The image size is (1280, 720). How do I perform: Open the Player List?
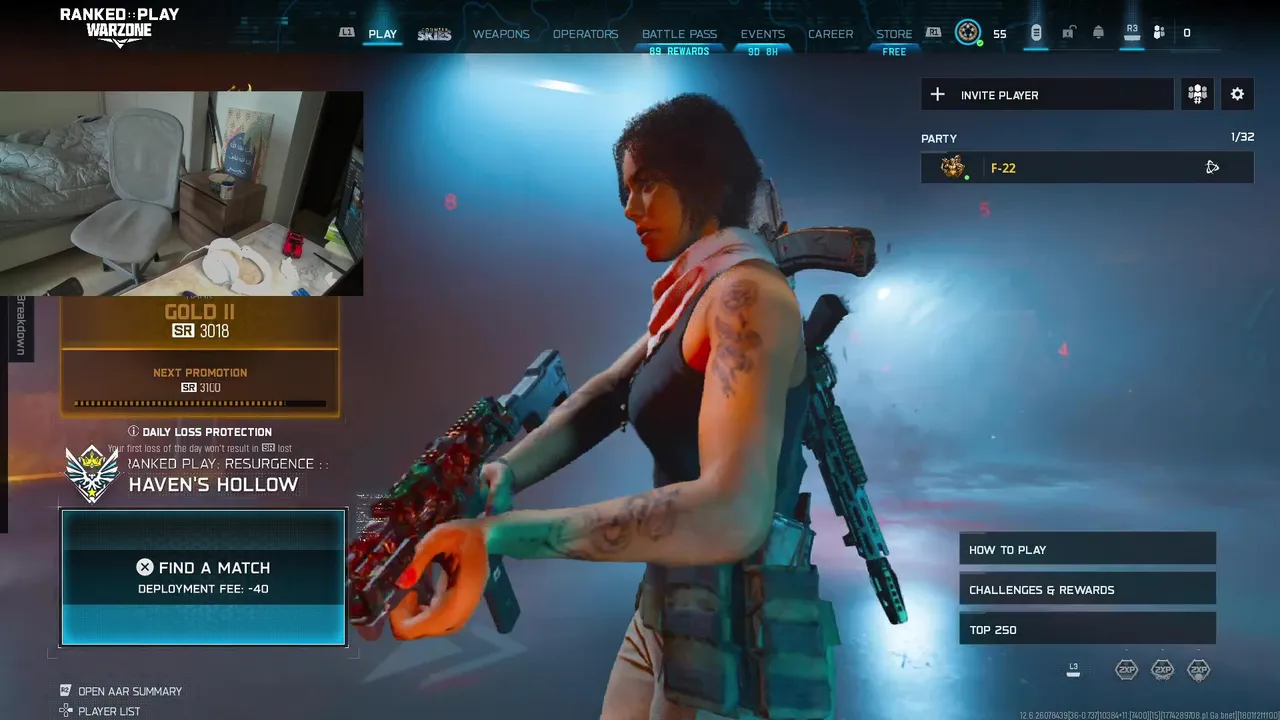[108, 711]
